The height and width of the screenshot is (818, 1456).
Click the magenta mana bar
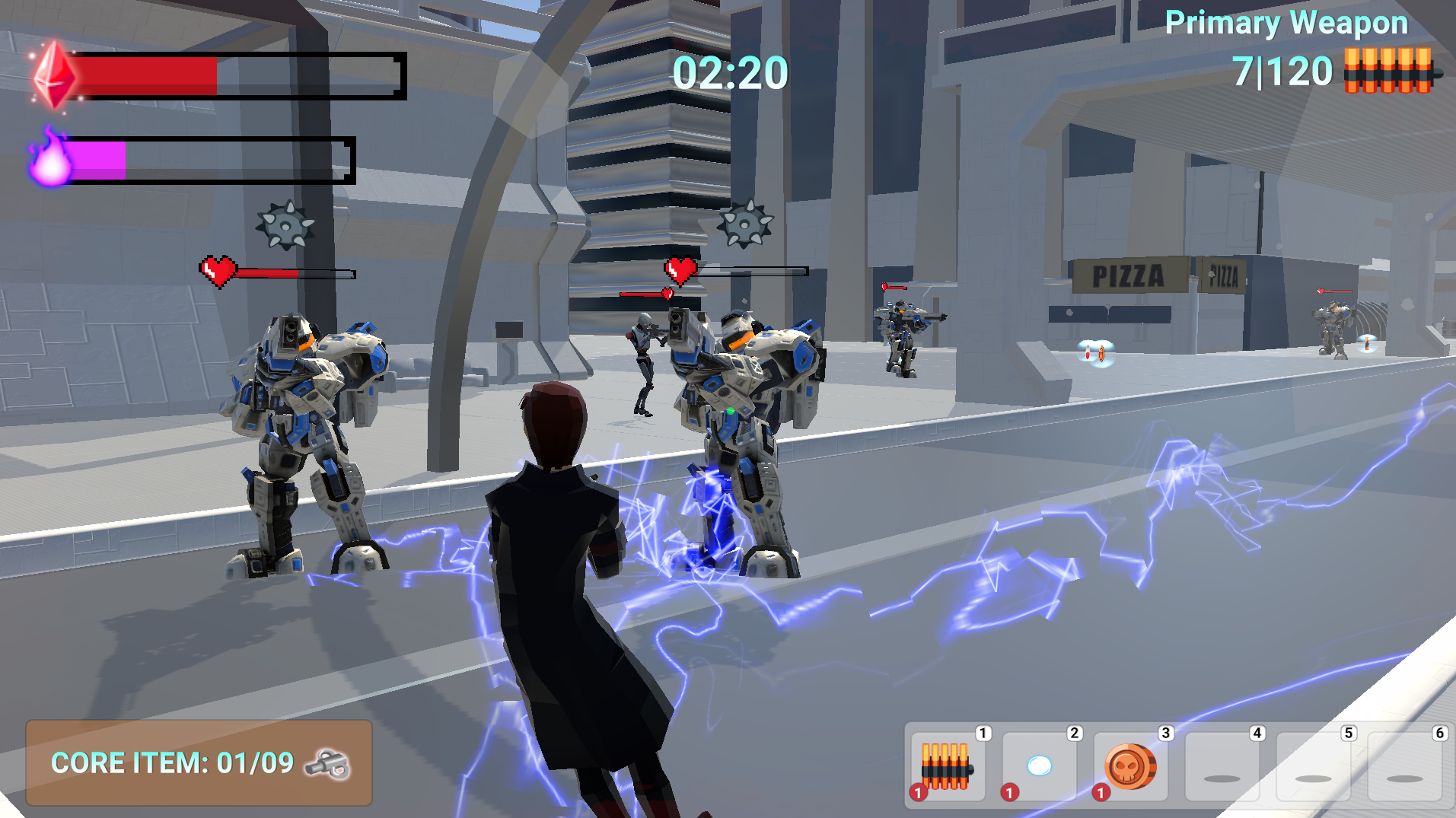tap(97, 158)
